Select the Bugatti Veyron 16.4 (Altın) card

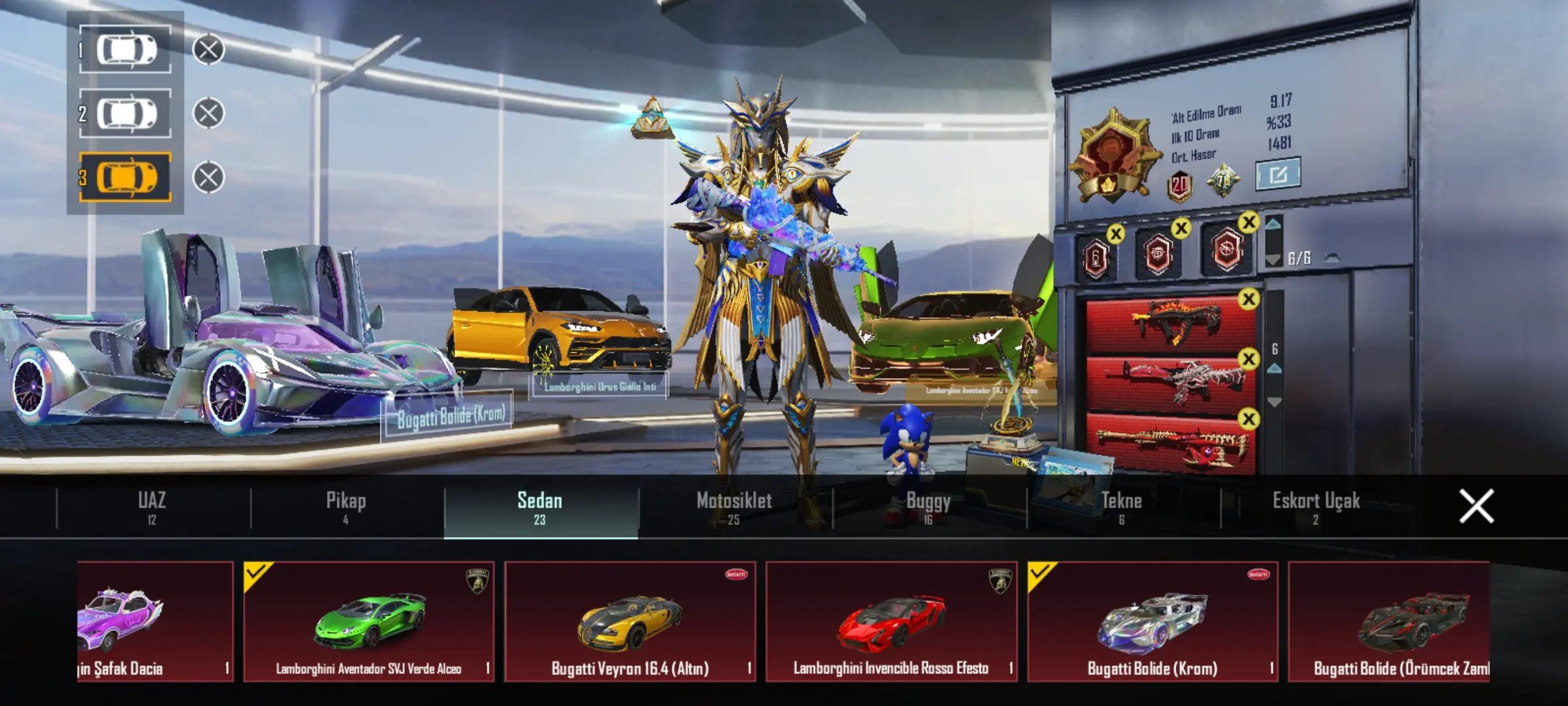click(630, 621)
